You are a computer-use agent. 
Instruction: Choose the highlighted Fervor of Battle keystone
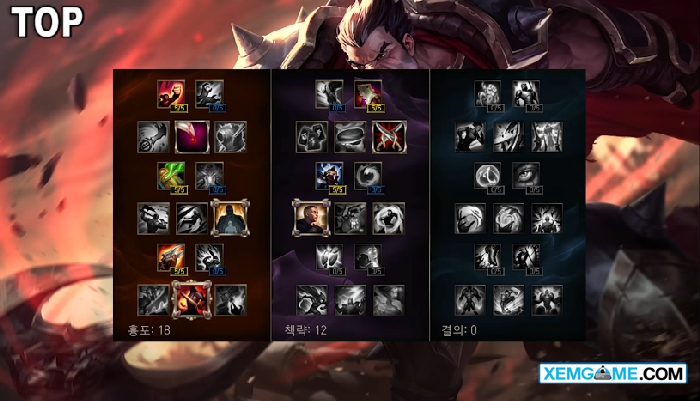click(x=190, y=297)
